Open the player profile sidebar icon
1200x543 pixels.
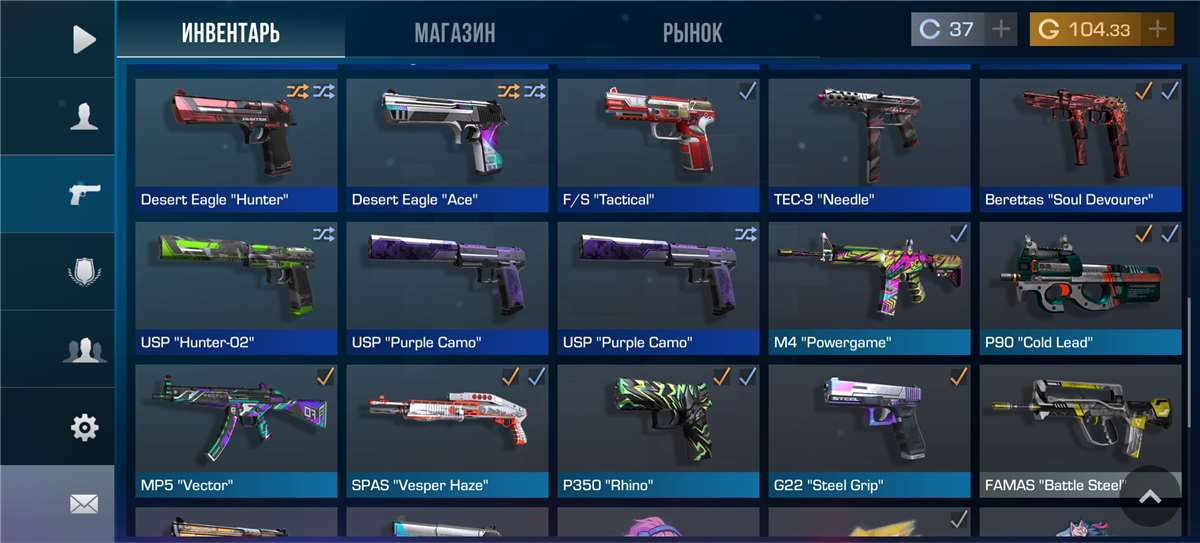point(84,117)
